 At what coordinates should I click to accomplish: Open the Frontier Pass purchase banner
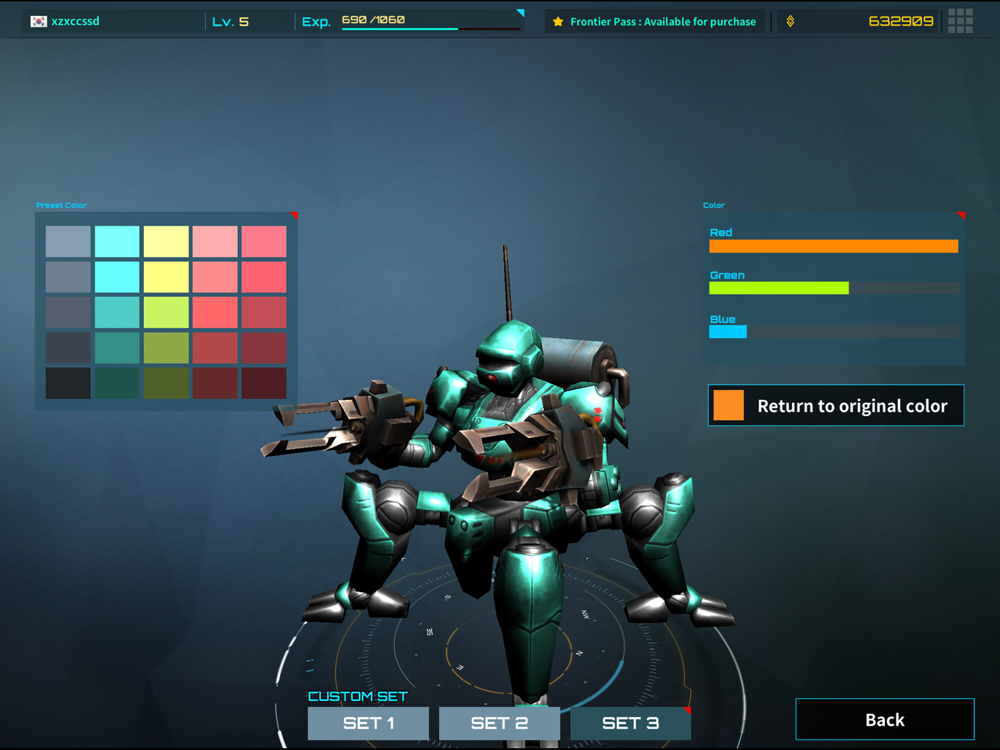[x=655, y=21]
